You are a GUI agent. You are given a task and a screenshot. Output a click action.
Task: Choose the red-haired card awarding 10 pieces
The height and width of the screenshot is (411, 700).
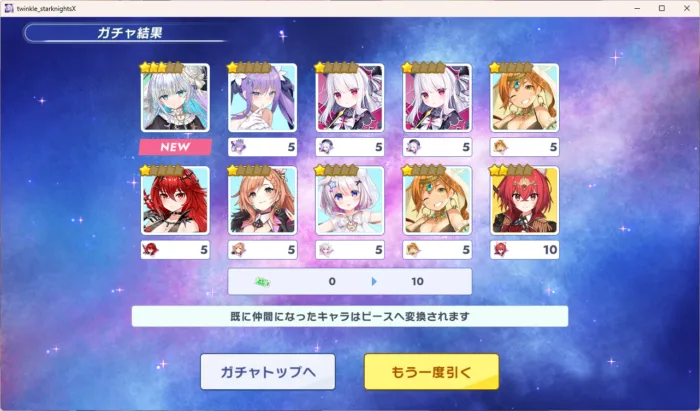(524, 201)
